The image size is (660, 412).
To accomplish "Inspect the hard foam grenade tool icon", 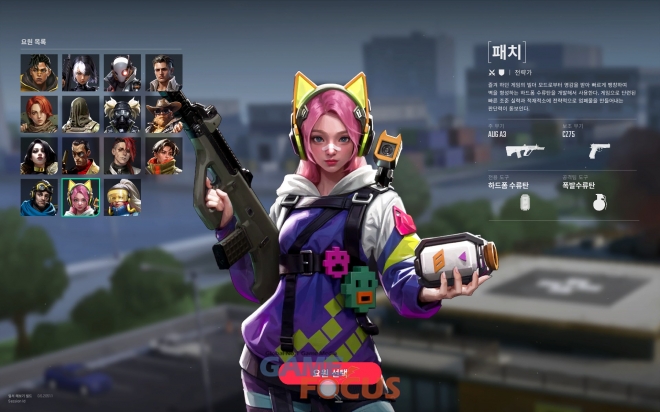I will coord(524,201).
